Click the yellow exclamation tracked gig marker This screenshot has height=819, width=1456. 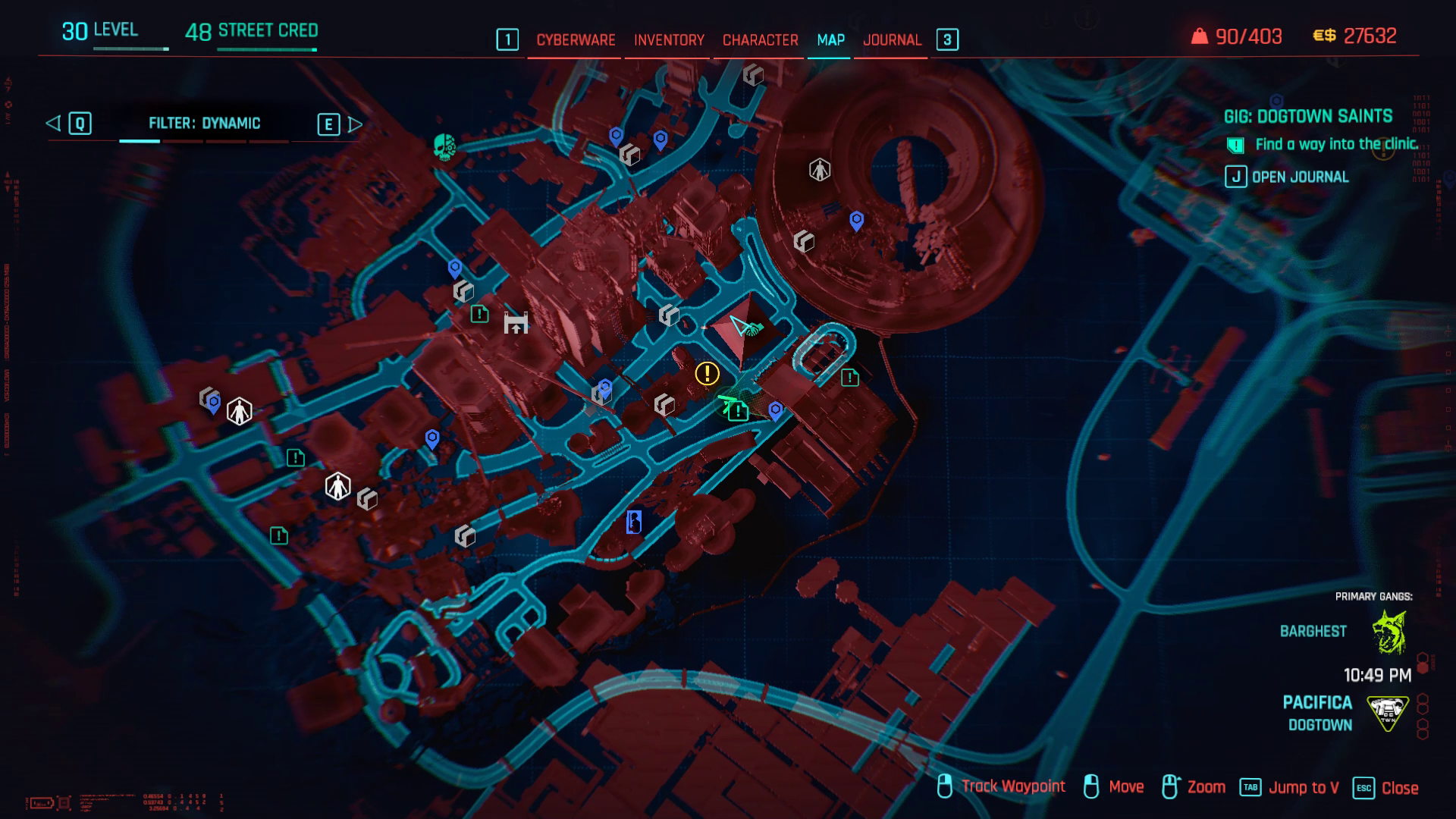tap(707, 372)
